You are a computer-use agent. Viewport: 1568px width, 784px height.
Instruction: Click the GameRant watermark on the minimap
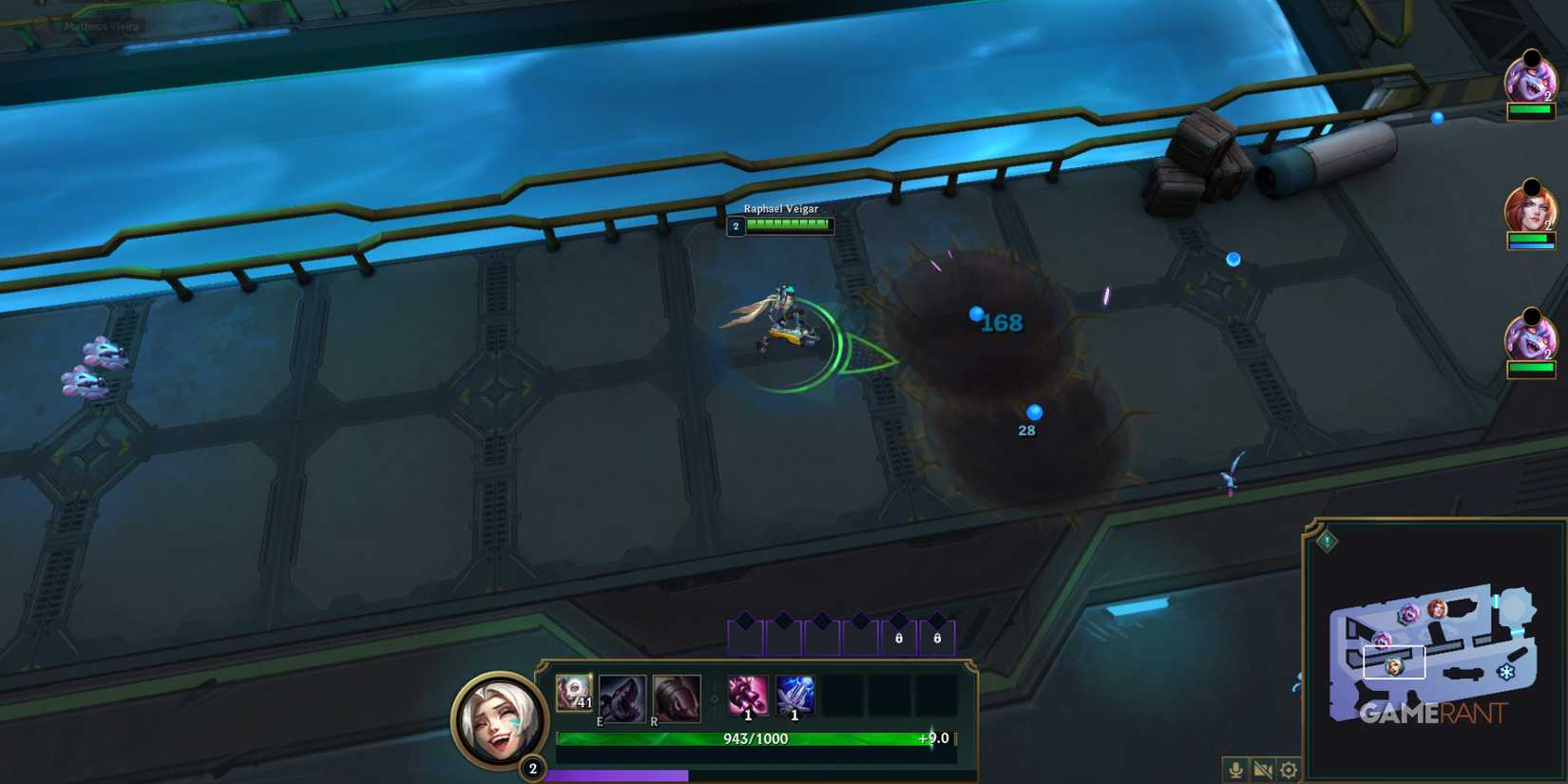pyautogui.click(x=1433, y=712)
